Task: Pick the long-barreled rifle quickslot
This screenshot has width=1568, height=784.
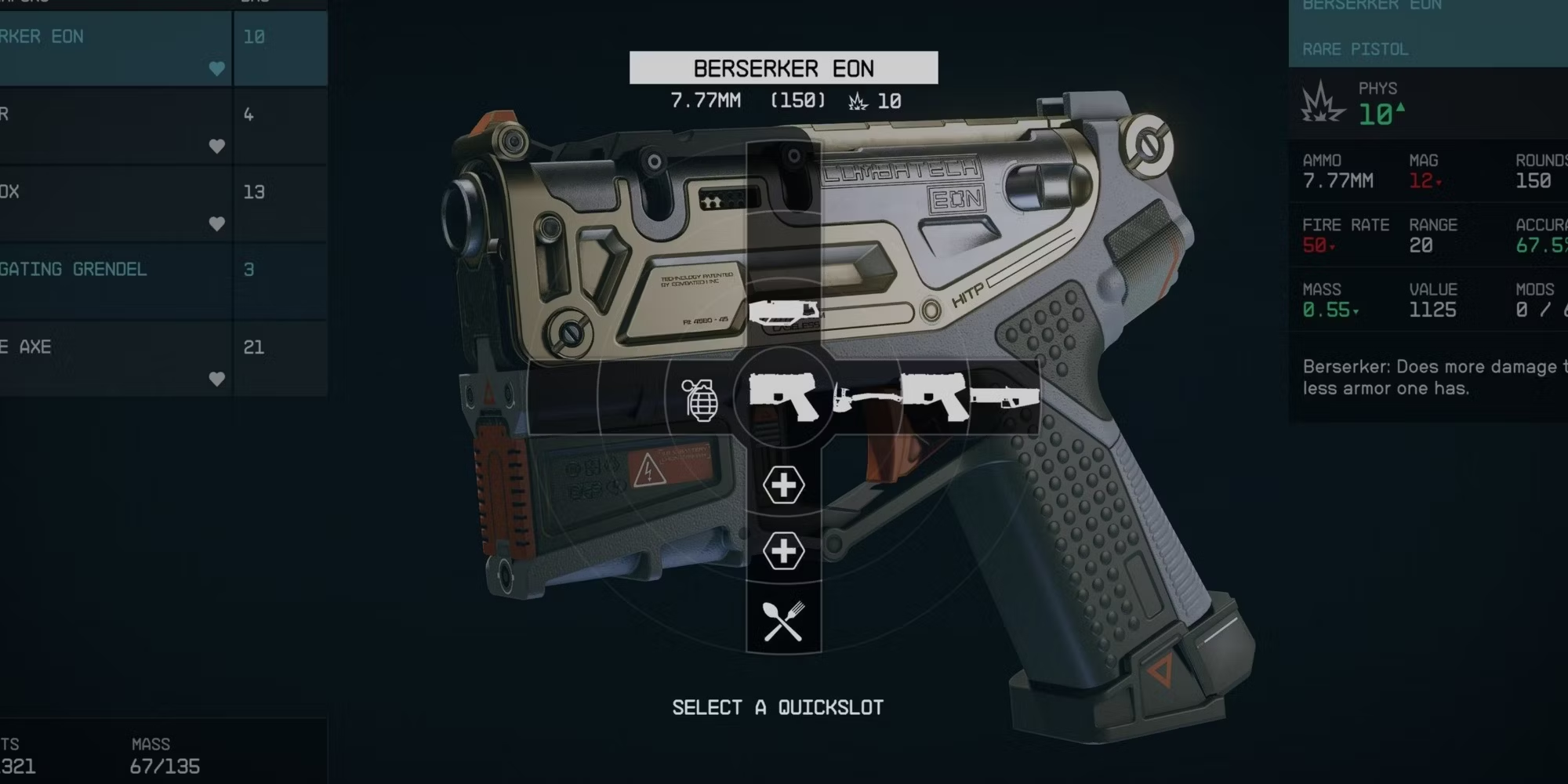Action: (1004, 398)
